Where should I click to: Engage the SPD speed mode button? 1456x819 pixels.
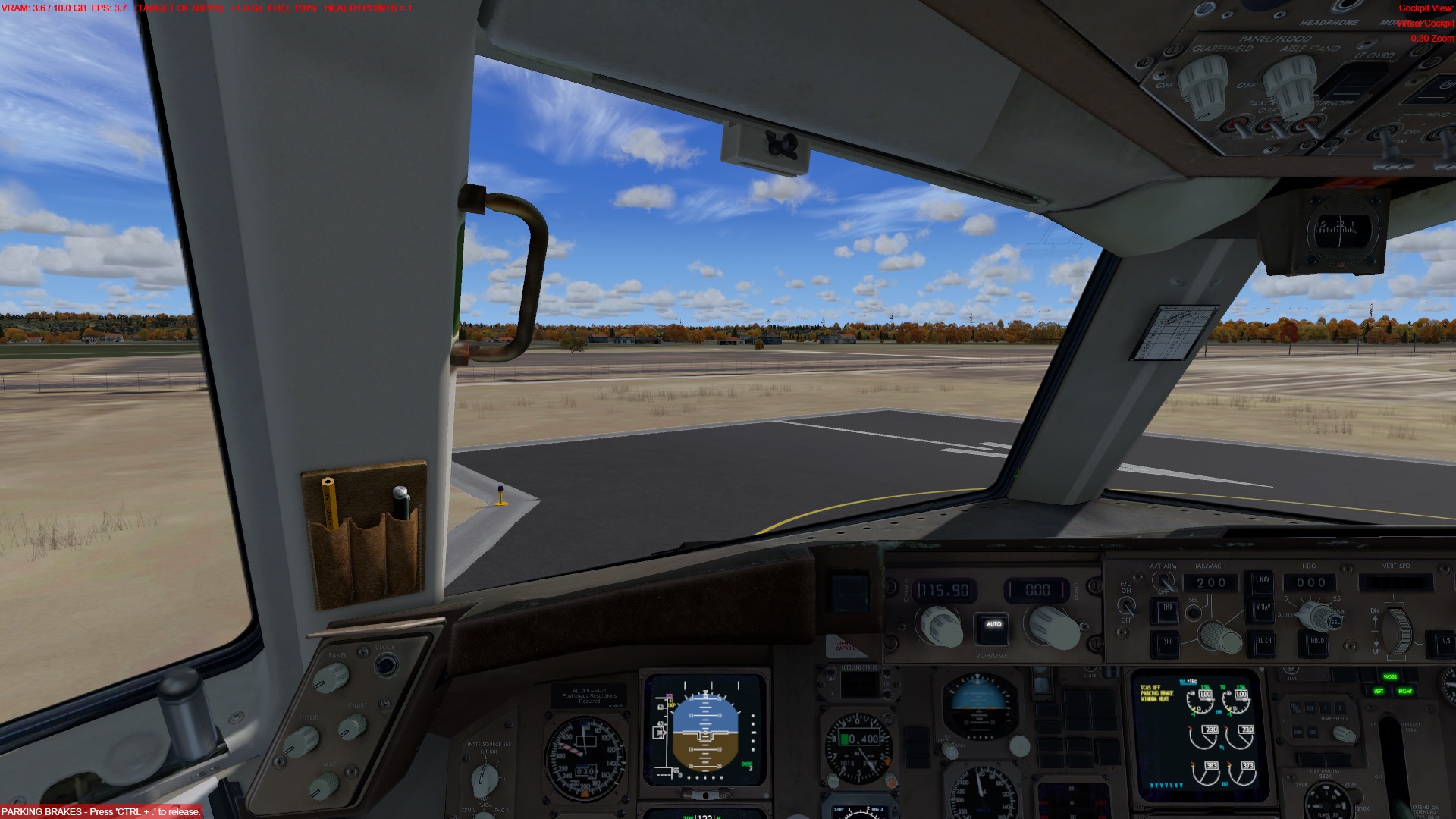point(1168,643)
